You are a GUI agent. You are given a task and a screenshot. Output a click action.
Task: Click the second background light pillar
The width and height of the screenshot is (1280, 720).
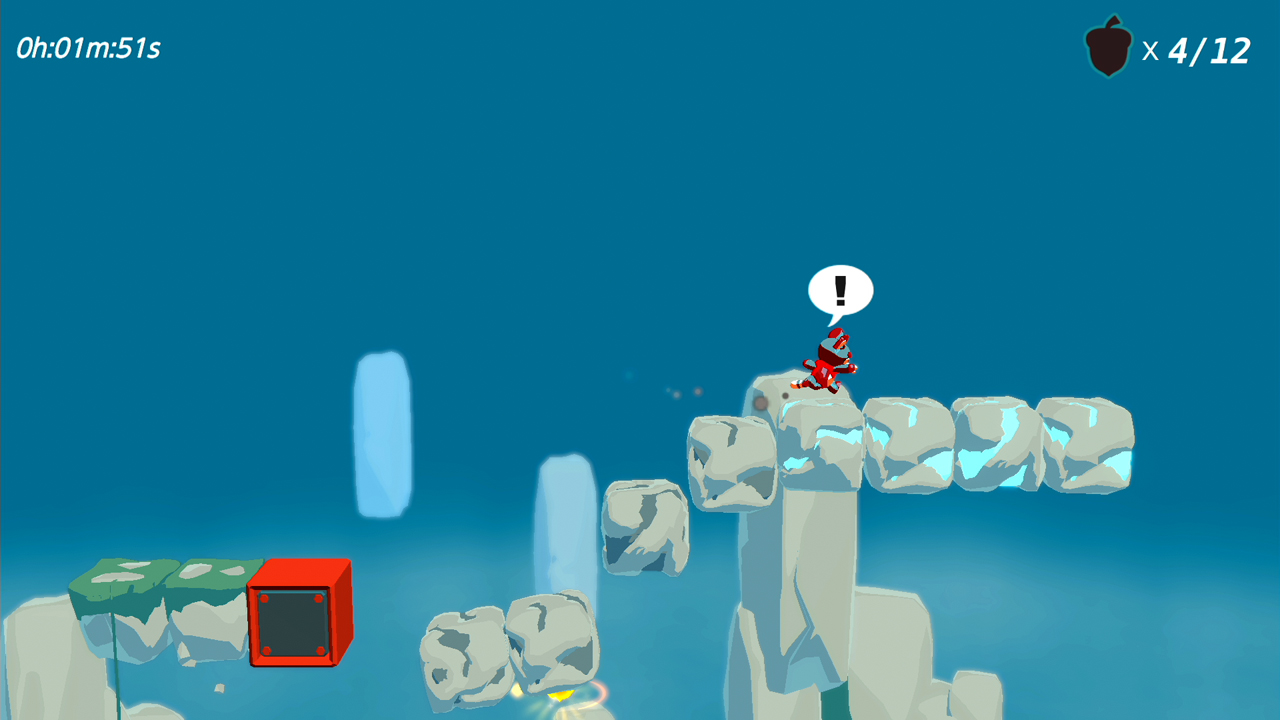point(563,520)
